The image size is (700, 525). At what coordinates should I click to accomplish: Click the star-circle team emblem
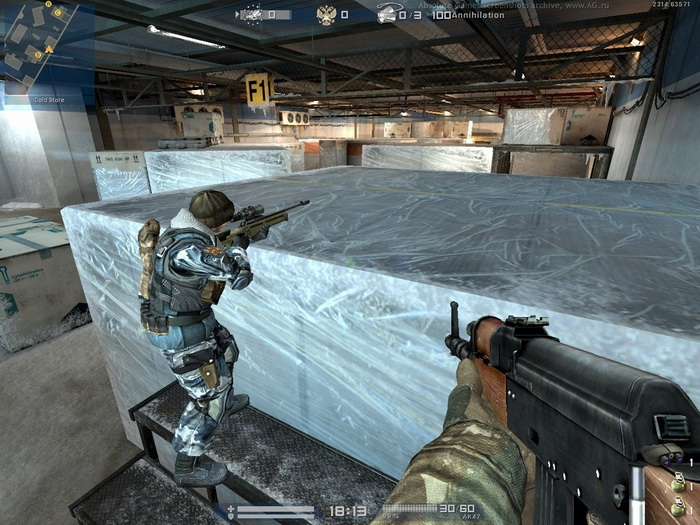coord(250,15)
